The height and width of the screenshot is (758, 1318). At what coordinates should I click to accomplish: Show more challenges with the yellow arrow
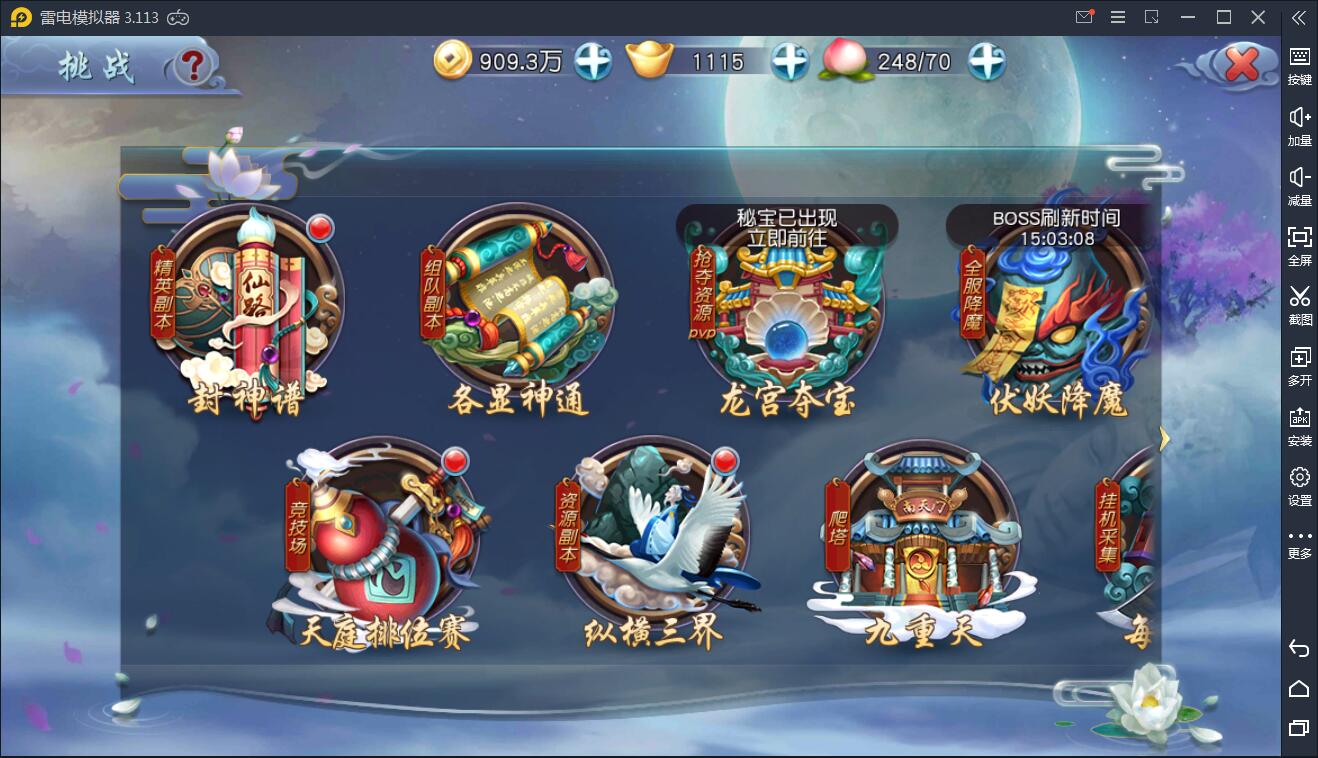click(1164, 438)
